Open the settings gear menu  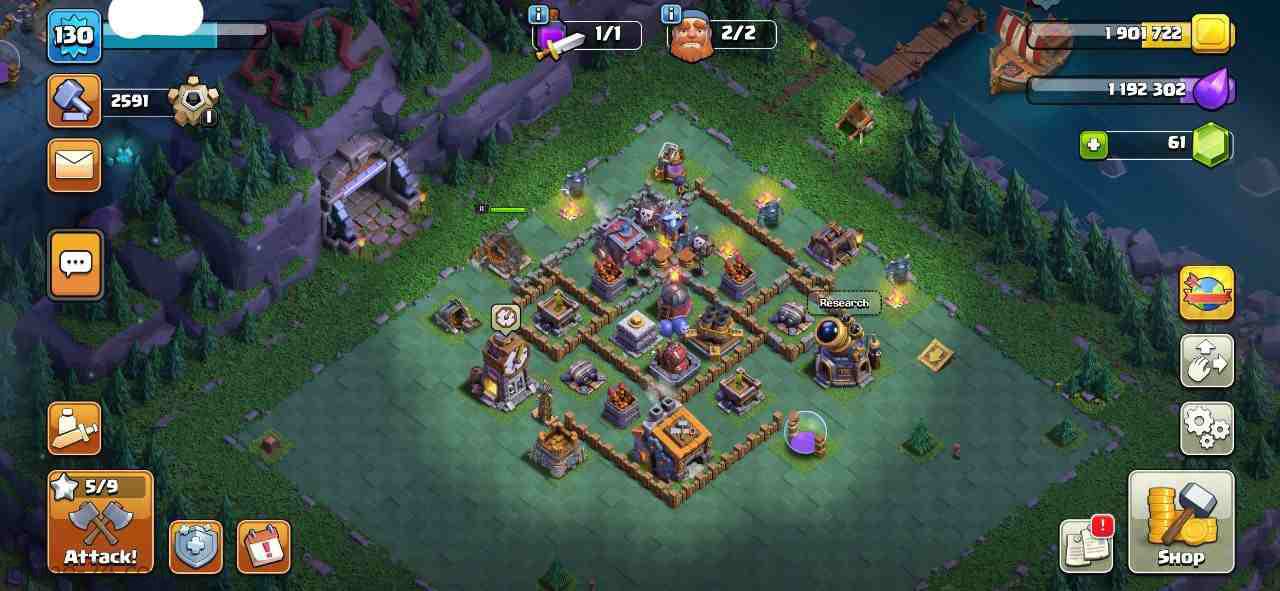(1206, 428)
